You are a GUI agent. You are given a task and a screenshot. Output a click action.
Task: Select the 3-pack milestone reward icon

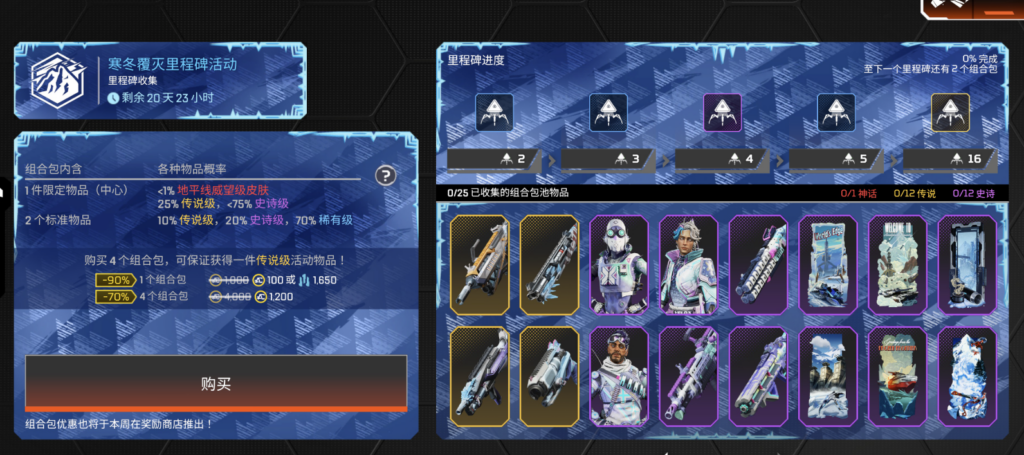pos(608,111)
